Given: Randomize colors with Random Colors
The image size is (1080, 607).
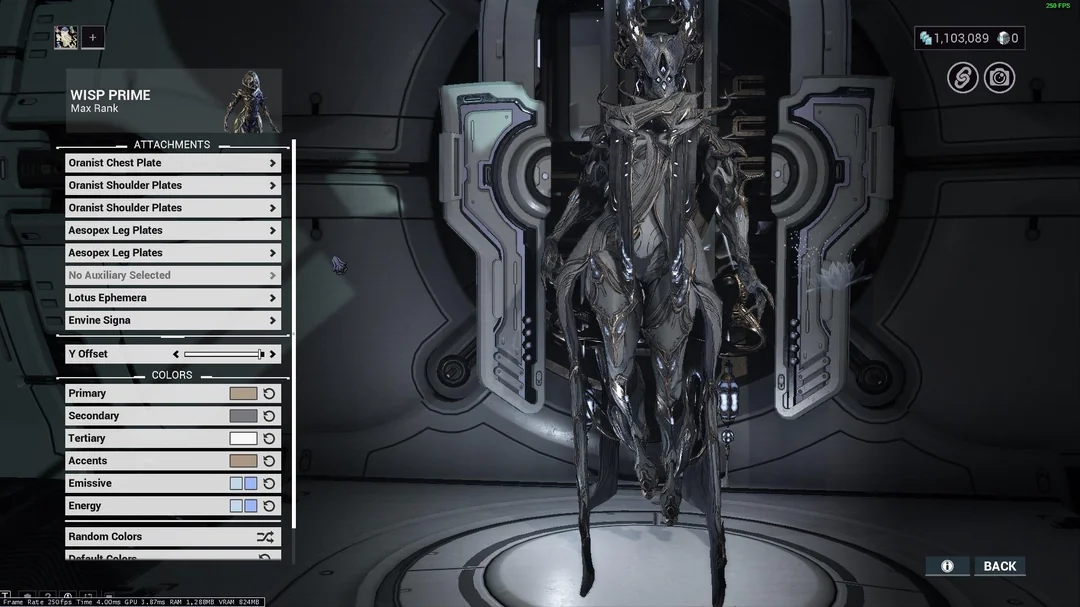Looking at the screenshot, I should coord(172,537).
